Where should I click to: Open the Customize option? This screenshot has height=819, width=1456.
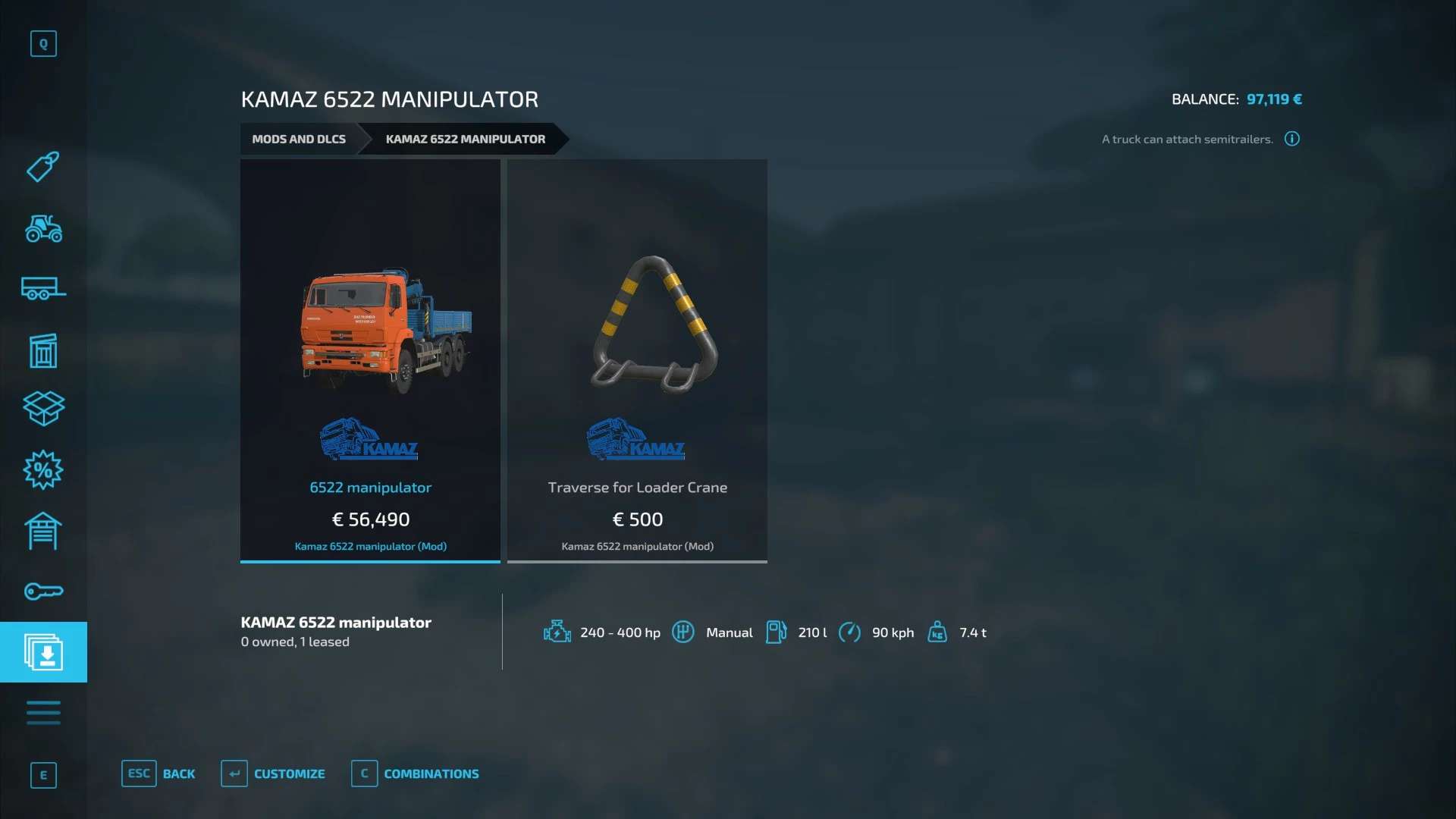273,773
